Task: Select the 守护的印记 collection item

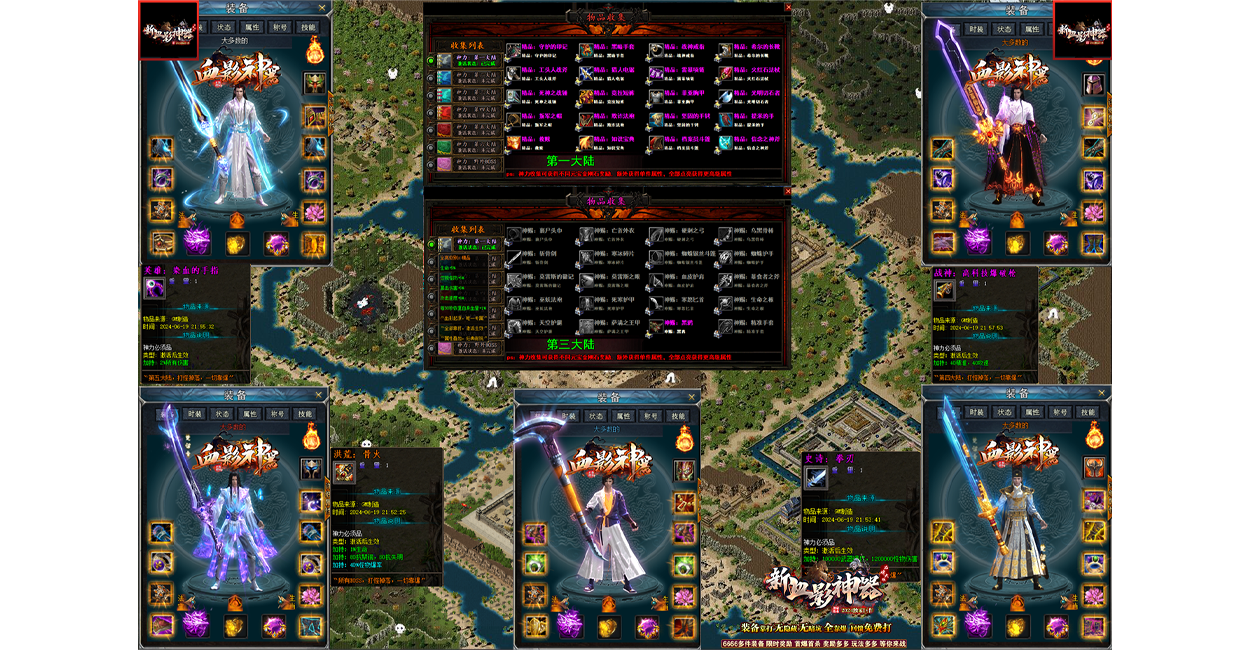Action: click(513, 49)
